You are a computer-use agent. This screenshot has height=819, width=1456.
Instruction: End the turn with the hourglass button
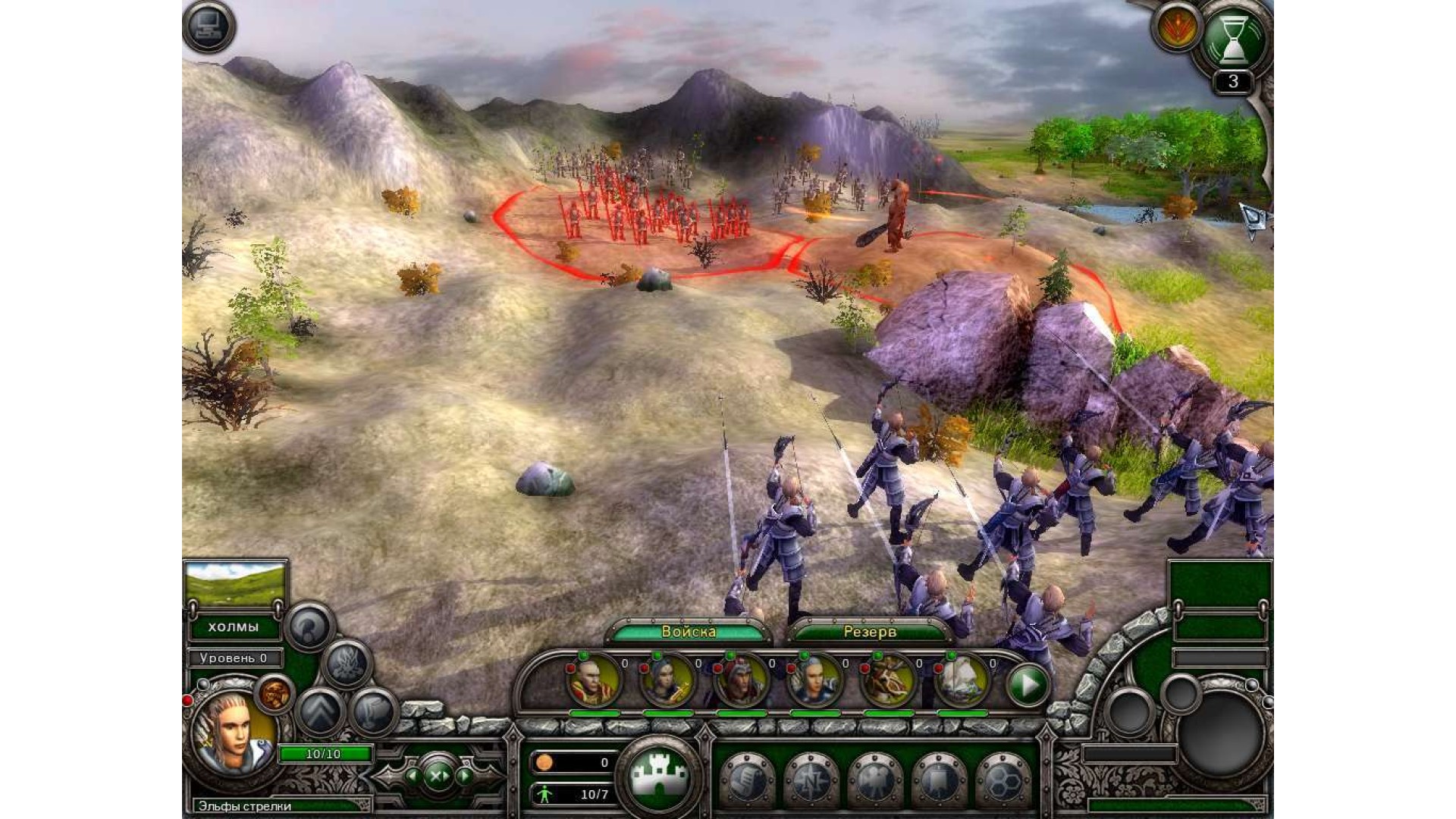pyautogui.click(x=1232, y=39)
